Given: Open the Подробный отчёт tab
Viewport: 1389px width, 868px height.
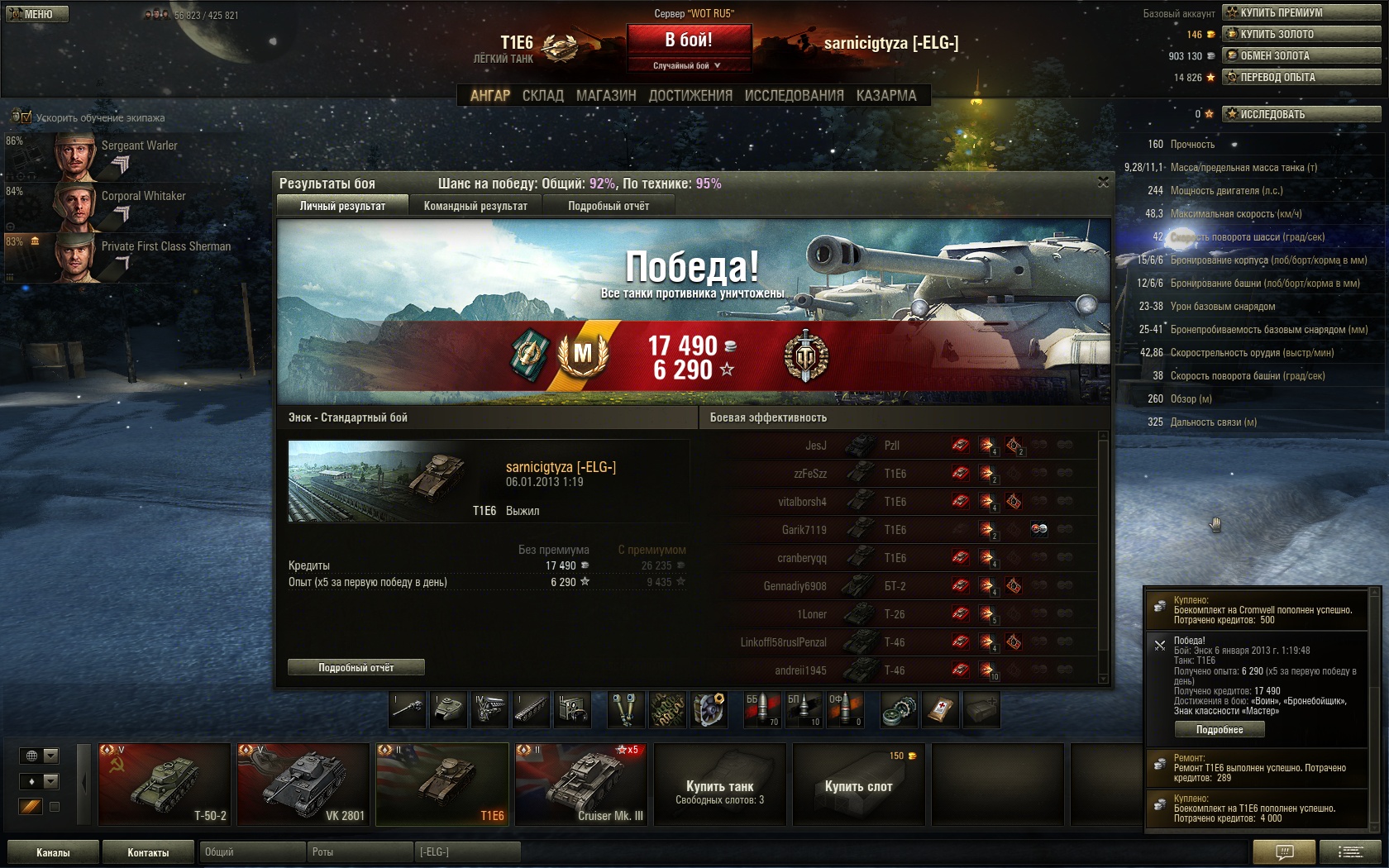Looking at the screenshot, I should coord(609,206).
